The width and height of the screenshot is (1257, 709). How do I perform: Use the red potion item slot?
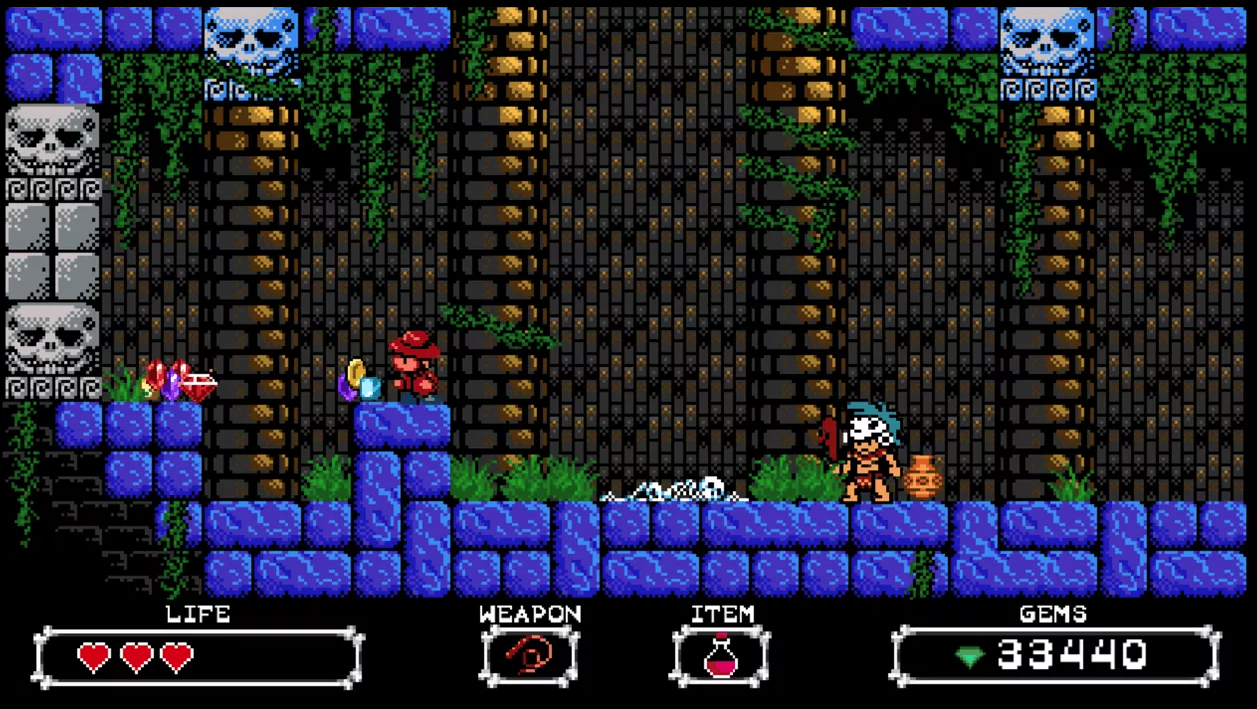[720, 656]
